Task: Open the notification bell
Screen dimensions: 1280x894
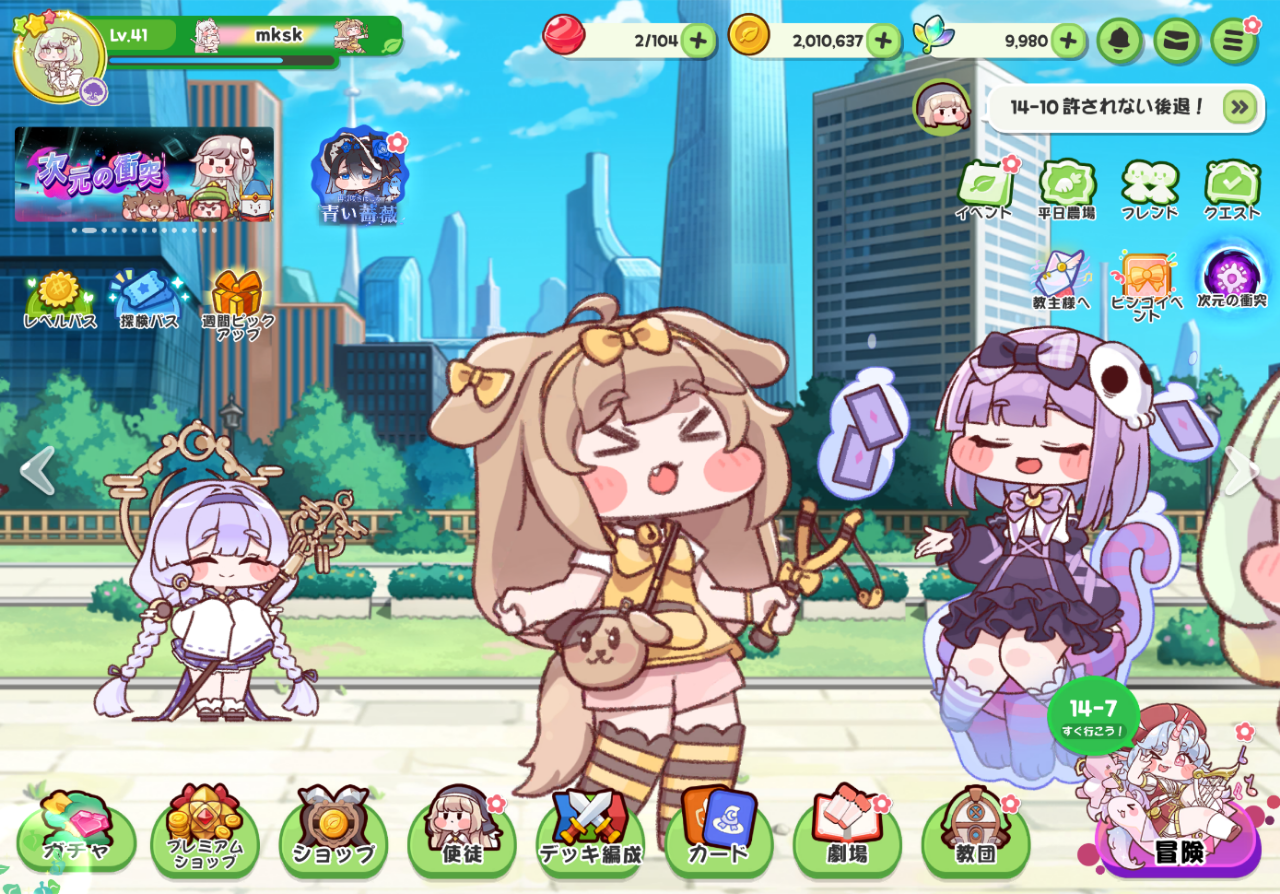Action: (1120, 41)
